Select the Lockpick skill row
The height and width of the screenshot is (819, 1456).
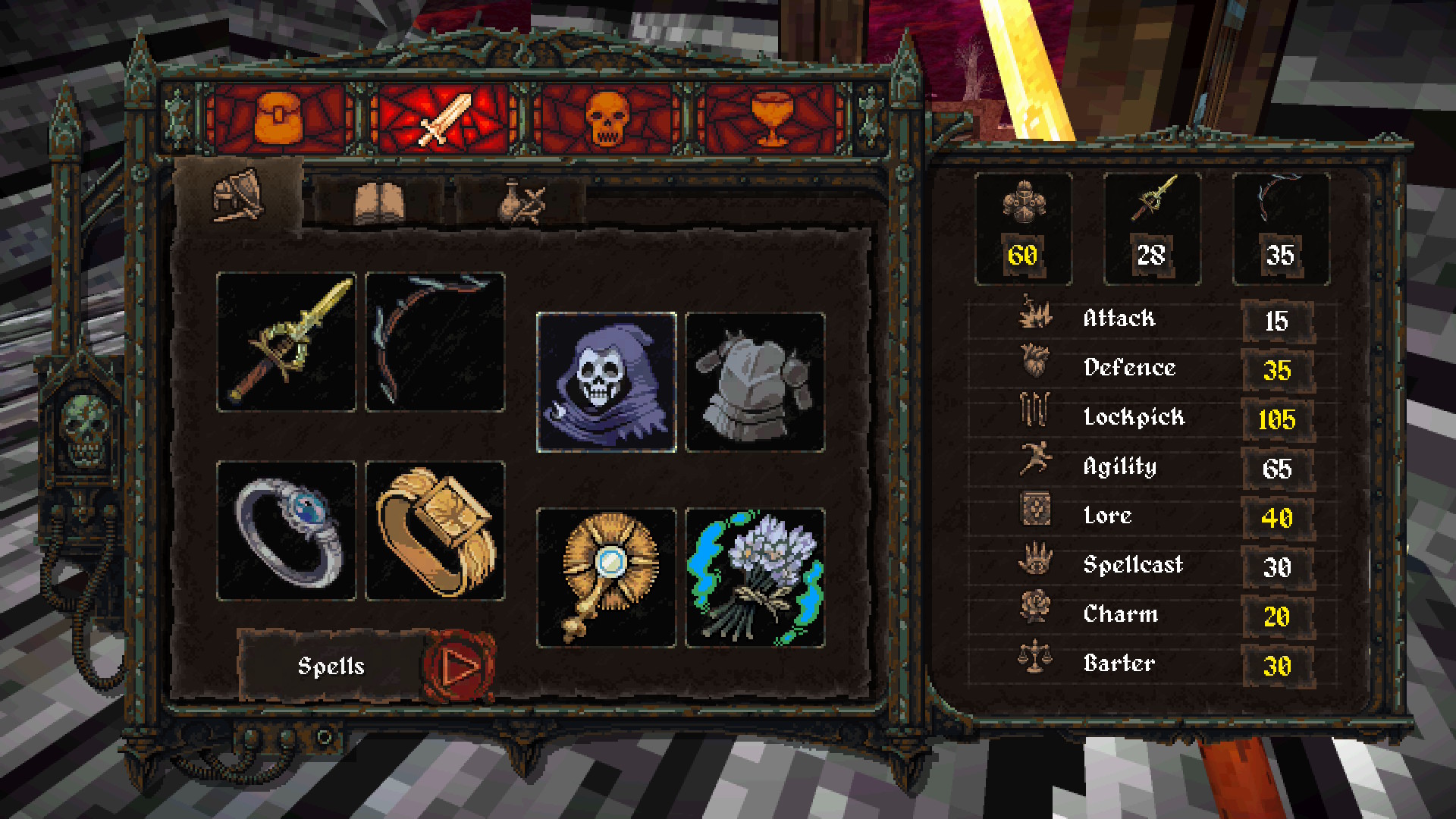(x=1153, y=418)
